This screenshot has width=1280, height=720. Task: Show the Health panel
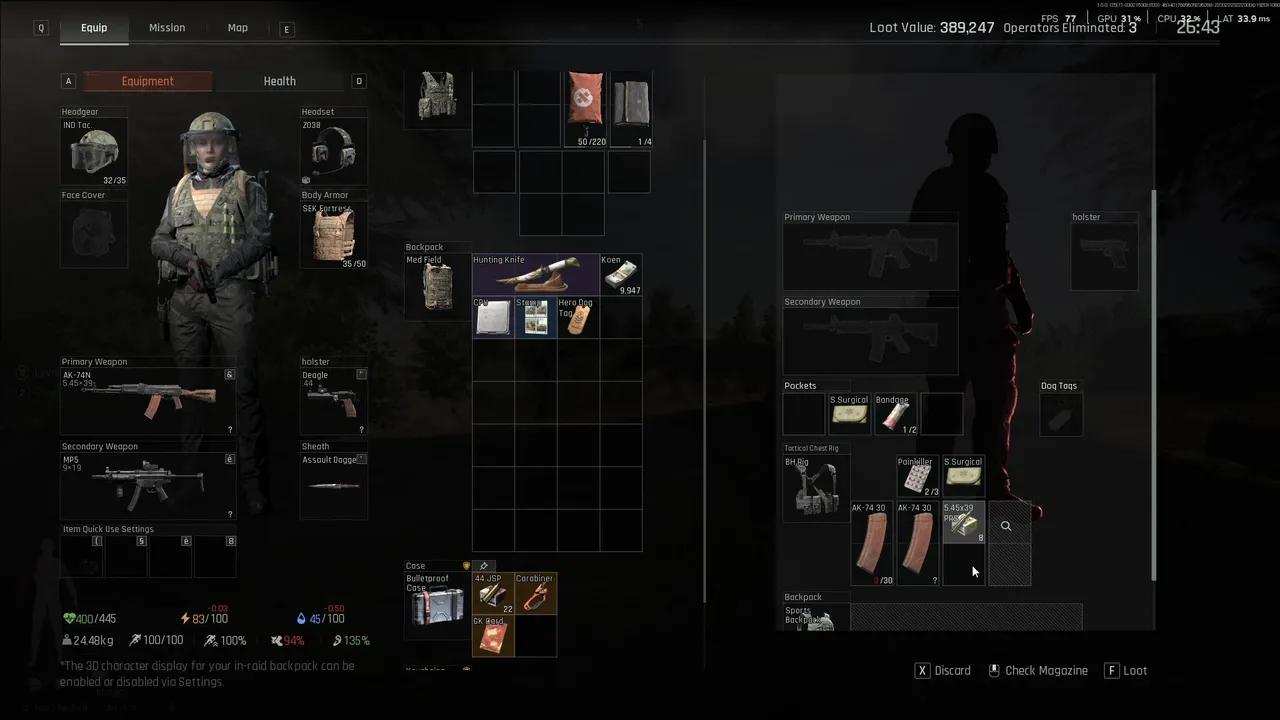coord(279,81)
